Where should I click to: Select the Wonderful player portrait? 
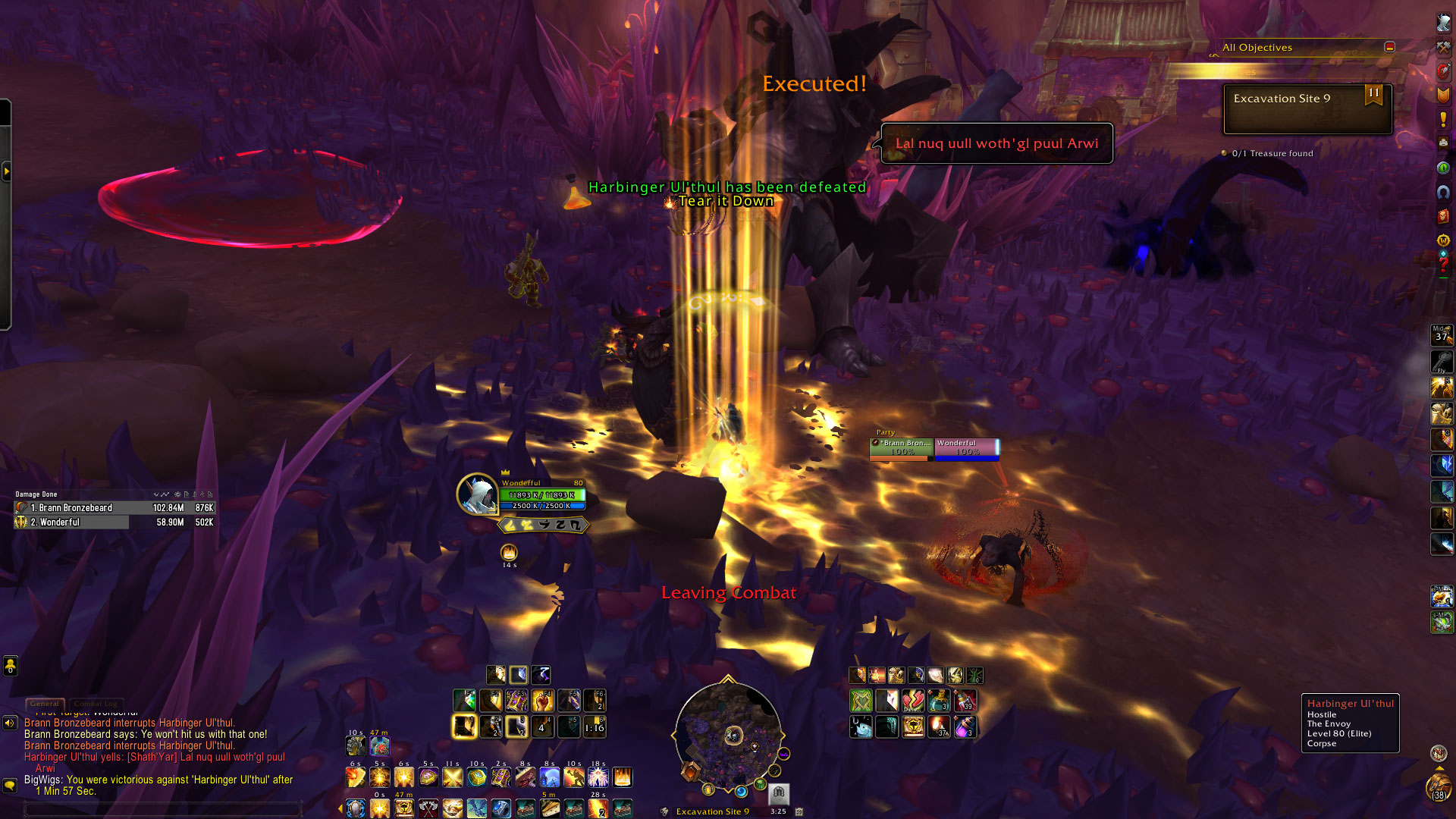click(477, 494)
